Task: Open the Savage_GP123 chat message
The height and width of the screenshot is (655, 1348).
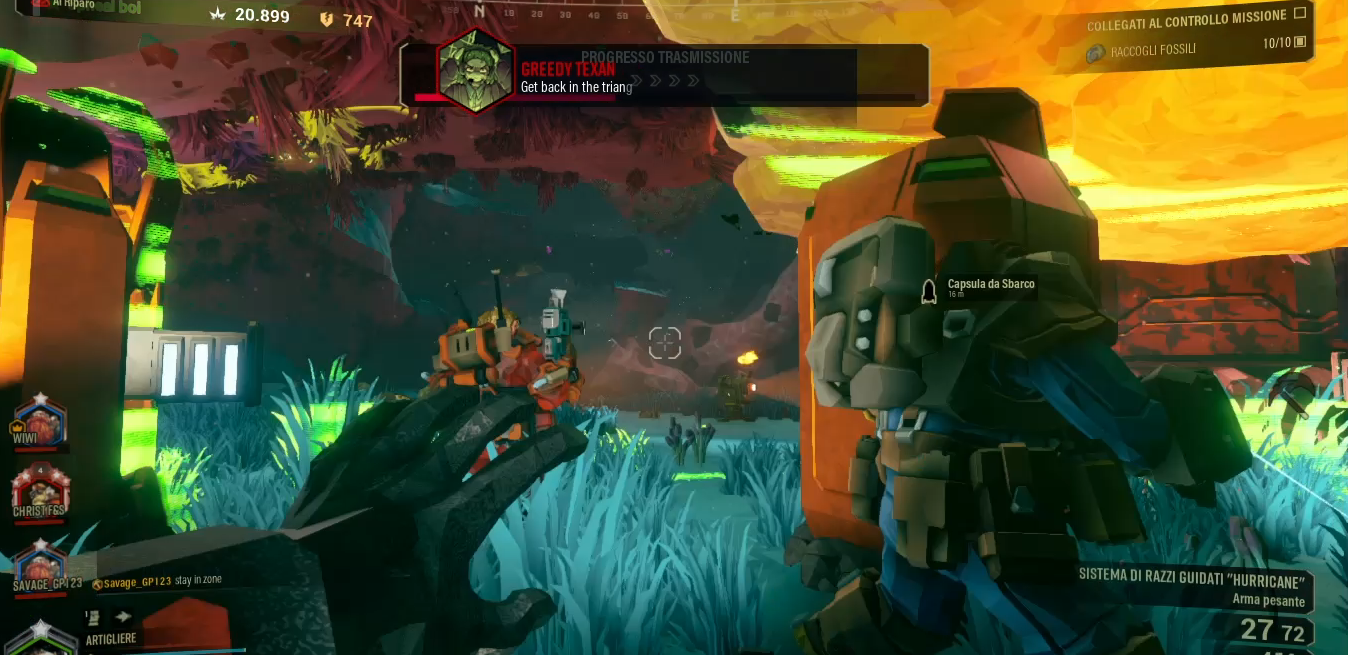Action: point(157,581)
